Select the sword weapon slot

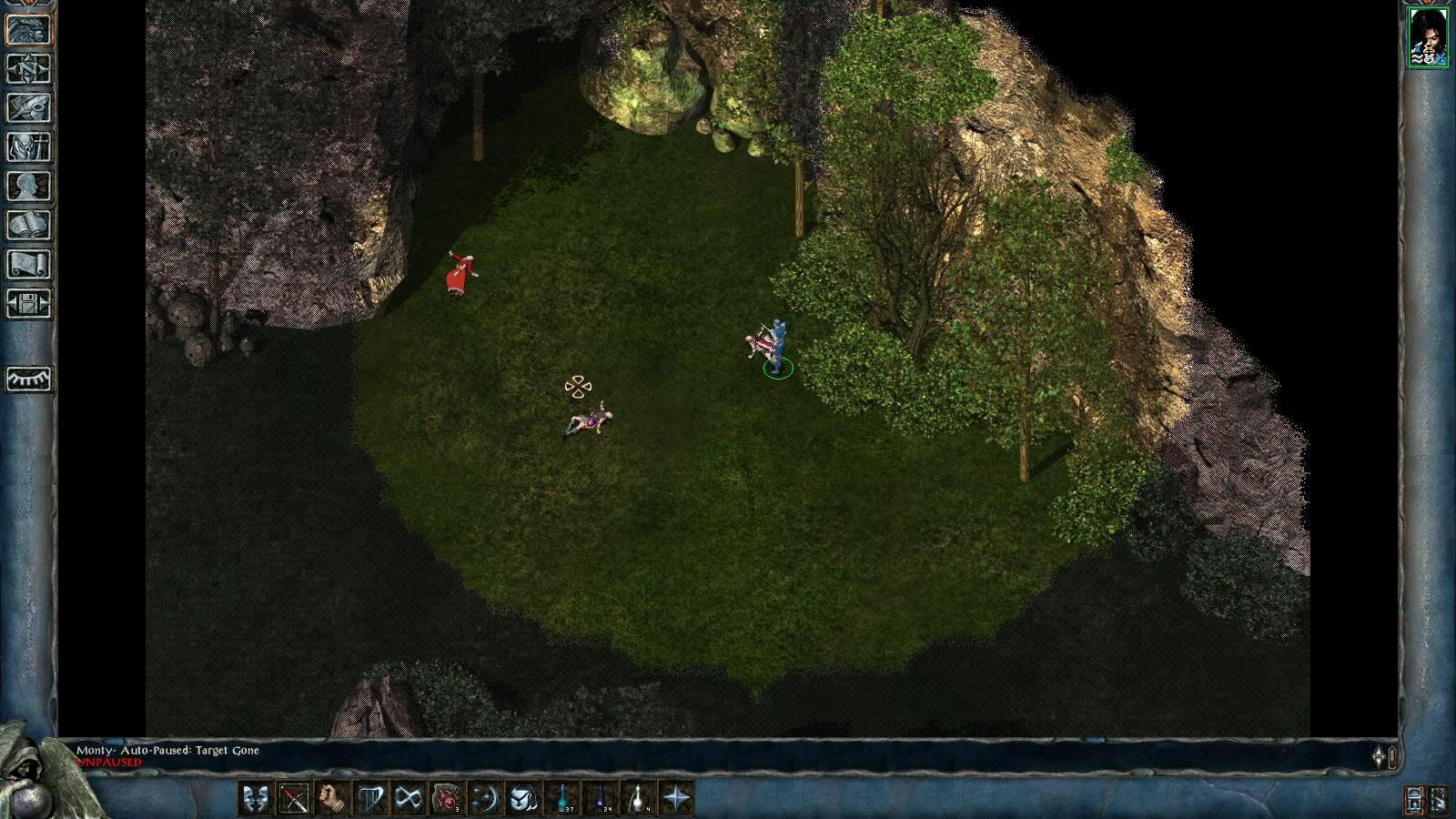click(x=294, y=798)
